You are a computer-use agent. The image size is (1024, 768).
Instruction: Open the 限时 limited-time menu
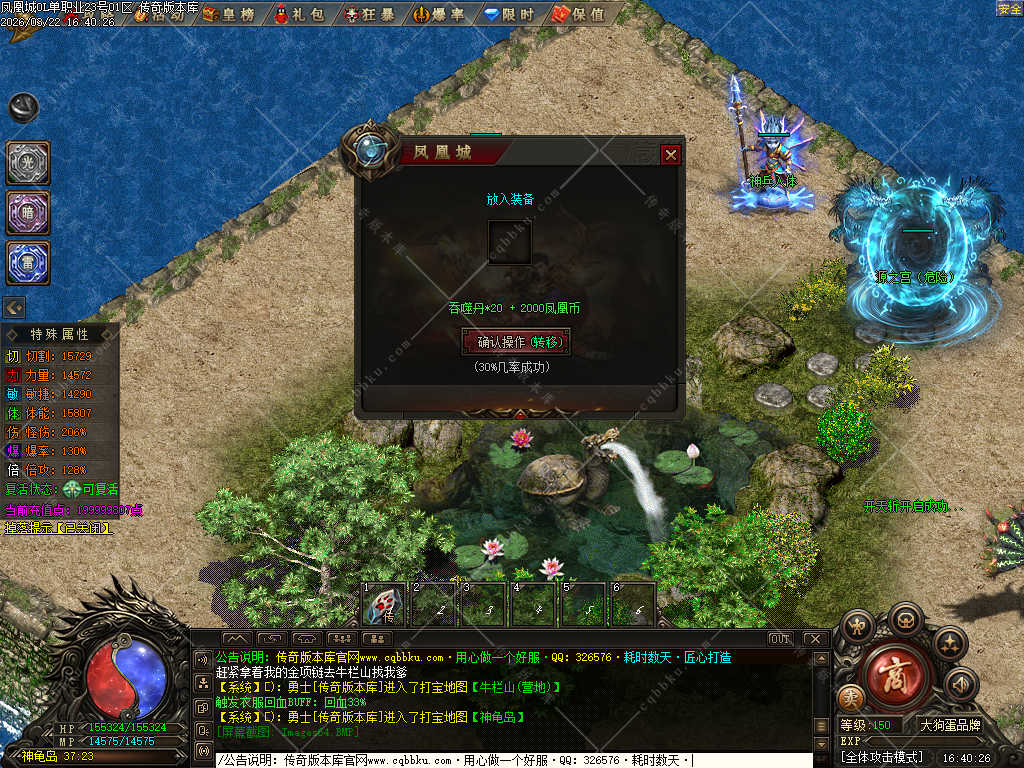click(x=508, y=14)
